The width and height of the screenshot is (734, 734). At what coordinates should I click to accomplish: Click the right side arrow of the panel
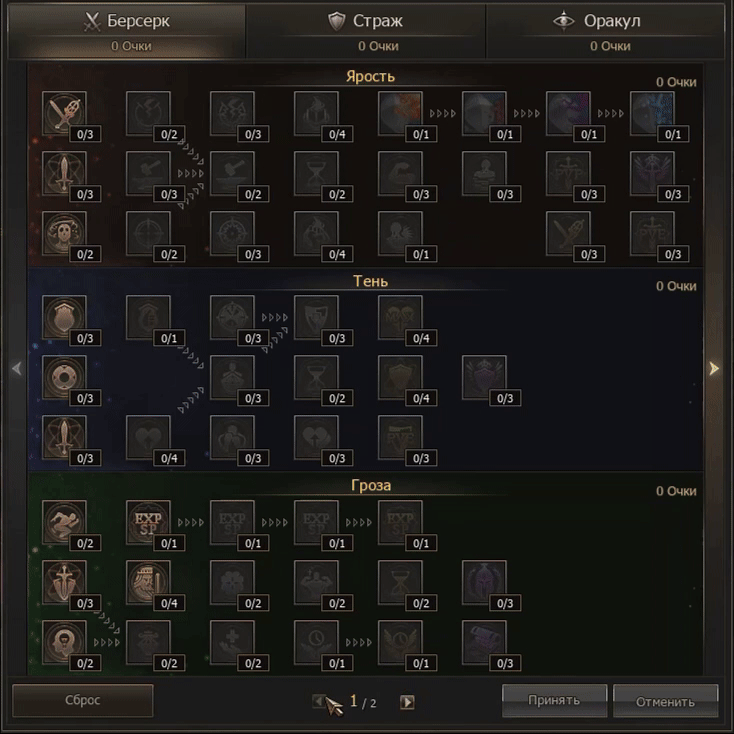tap(714, 369)
